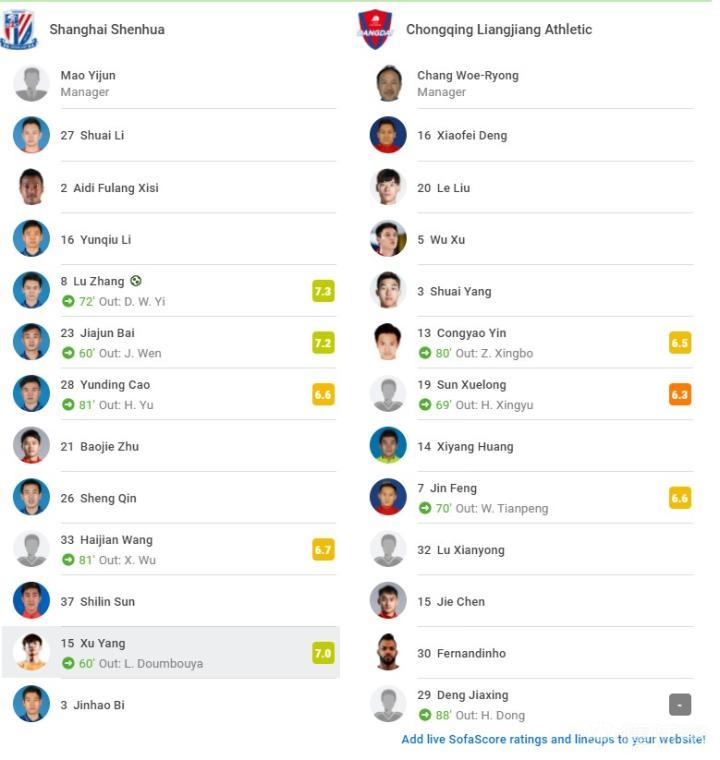720x760 pixels.
Task: Open the Shanghai Shenhua team header
Action: (106, 30)
